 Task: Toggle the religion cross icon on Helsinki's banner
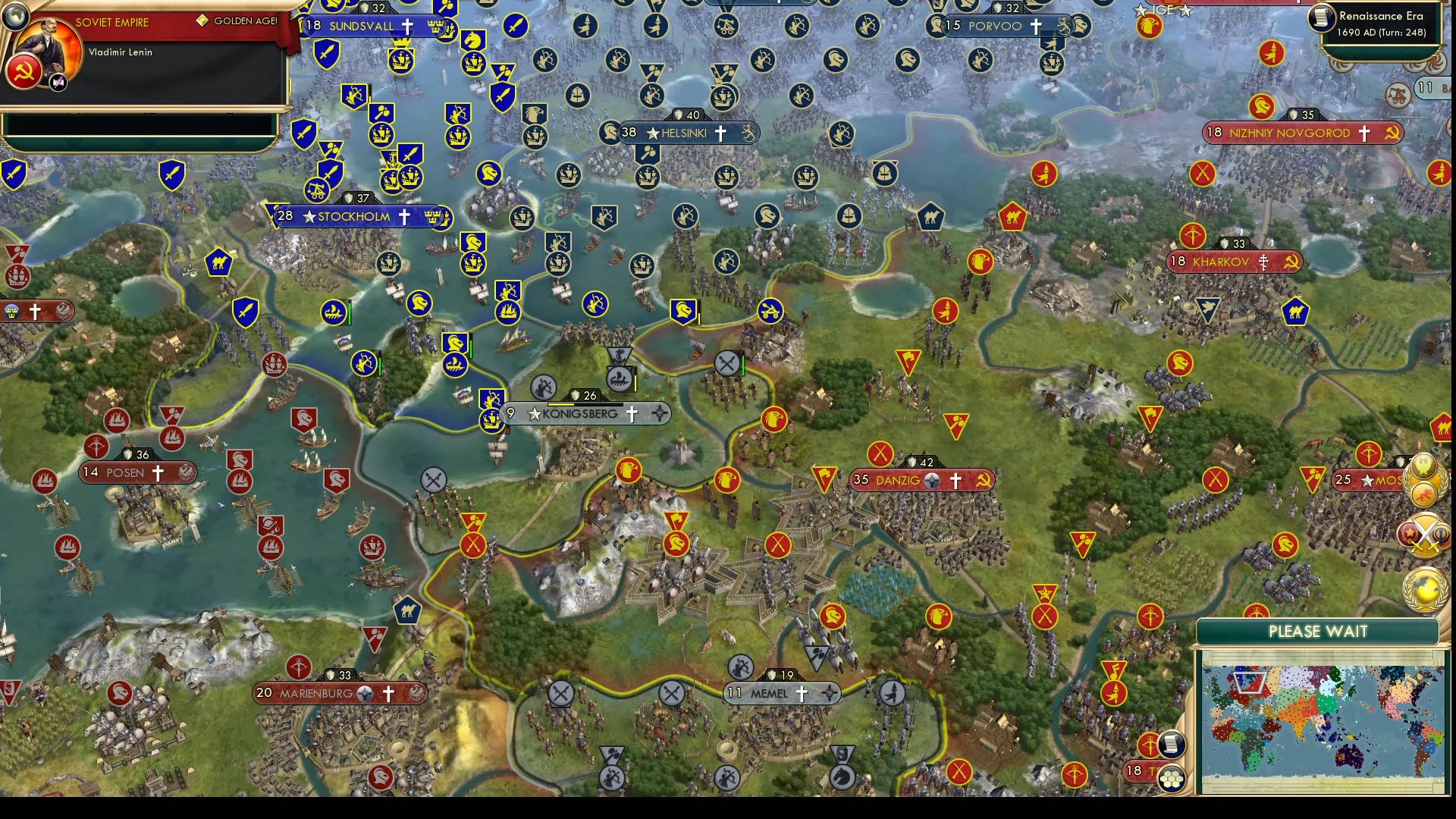[x=723, y=133]
